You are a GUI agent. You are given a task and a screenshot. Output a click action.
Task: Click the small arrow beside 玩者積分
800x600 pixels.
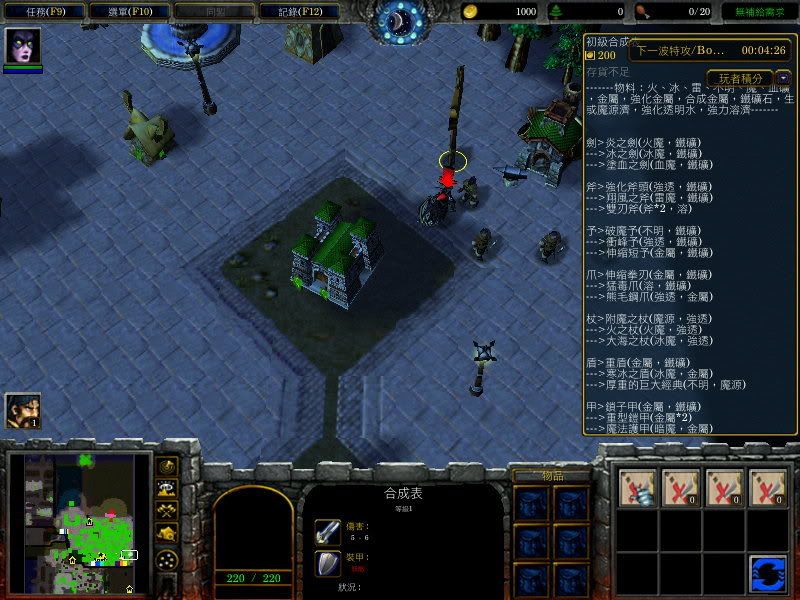[x=782, y=77]
